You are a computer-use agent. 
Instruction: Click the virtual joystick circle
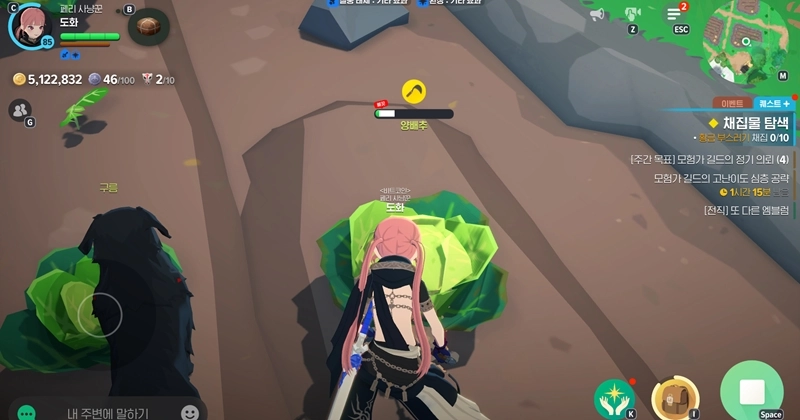pyautogui.click(x=99, y=315)
